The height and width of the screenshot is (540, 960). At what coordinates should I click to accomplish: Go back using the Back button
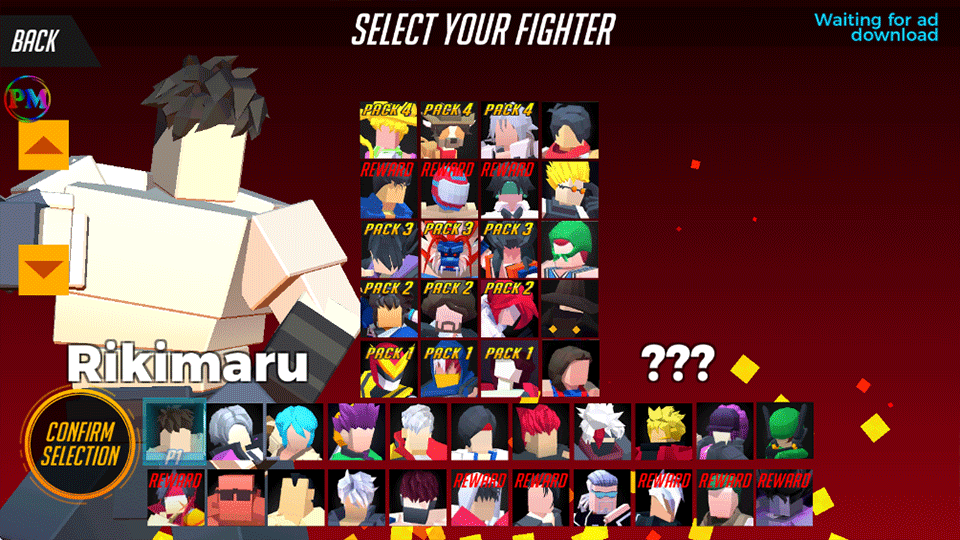pyautogui.click(x=37, y=41)
